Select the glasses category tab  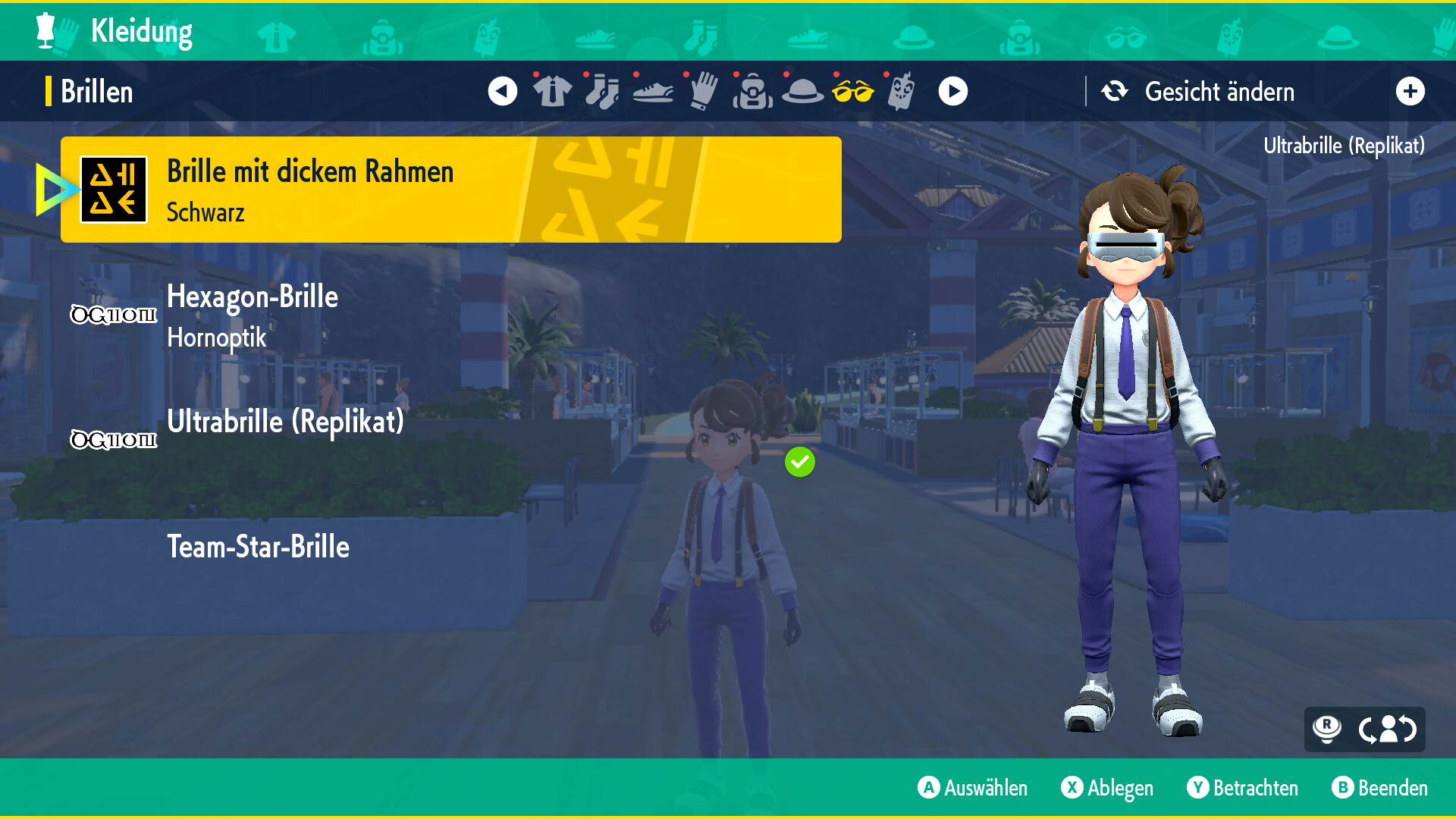tap(852, 92)
